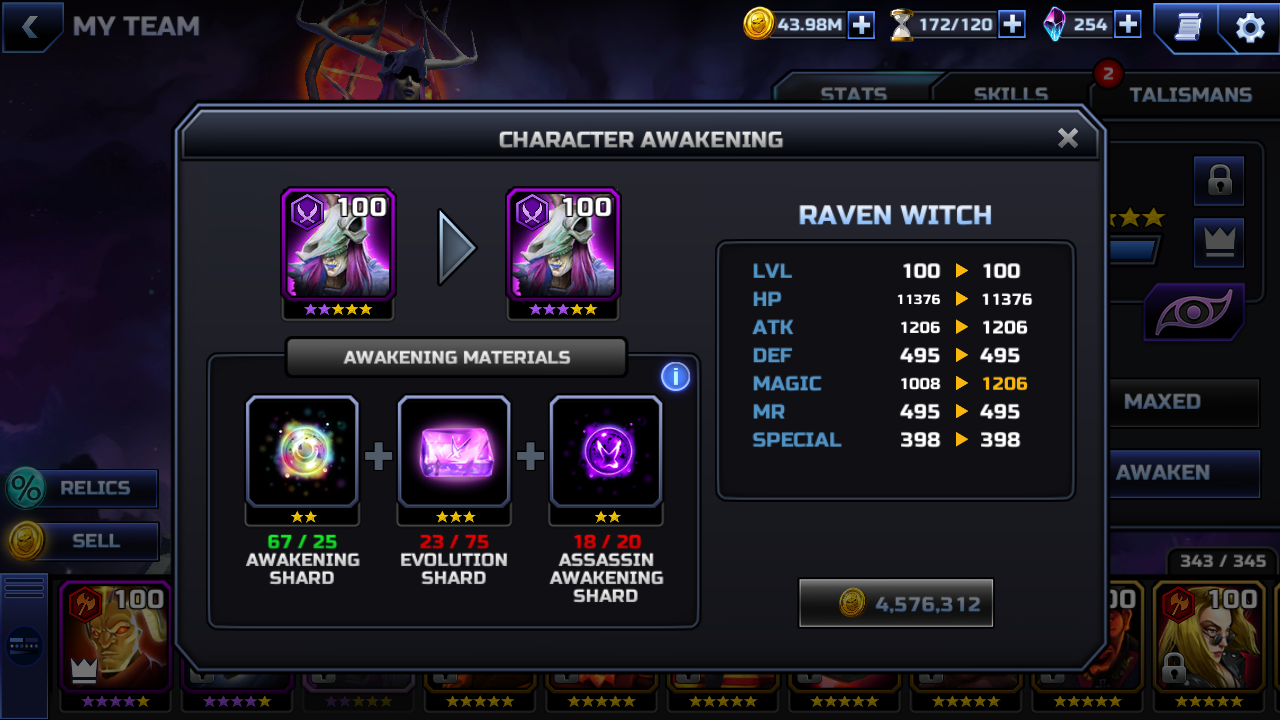Switch to the Stats tab
Viewport: 1280px width, 720px height.
[x=853, y=94]
